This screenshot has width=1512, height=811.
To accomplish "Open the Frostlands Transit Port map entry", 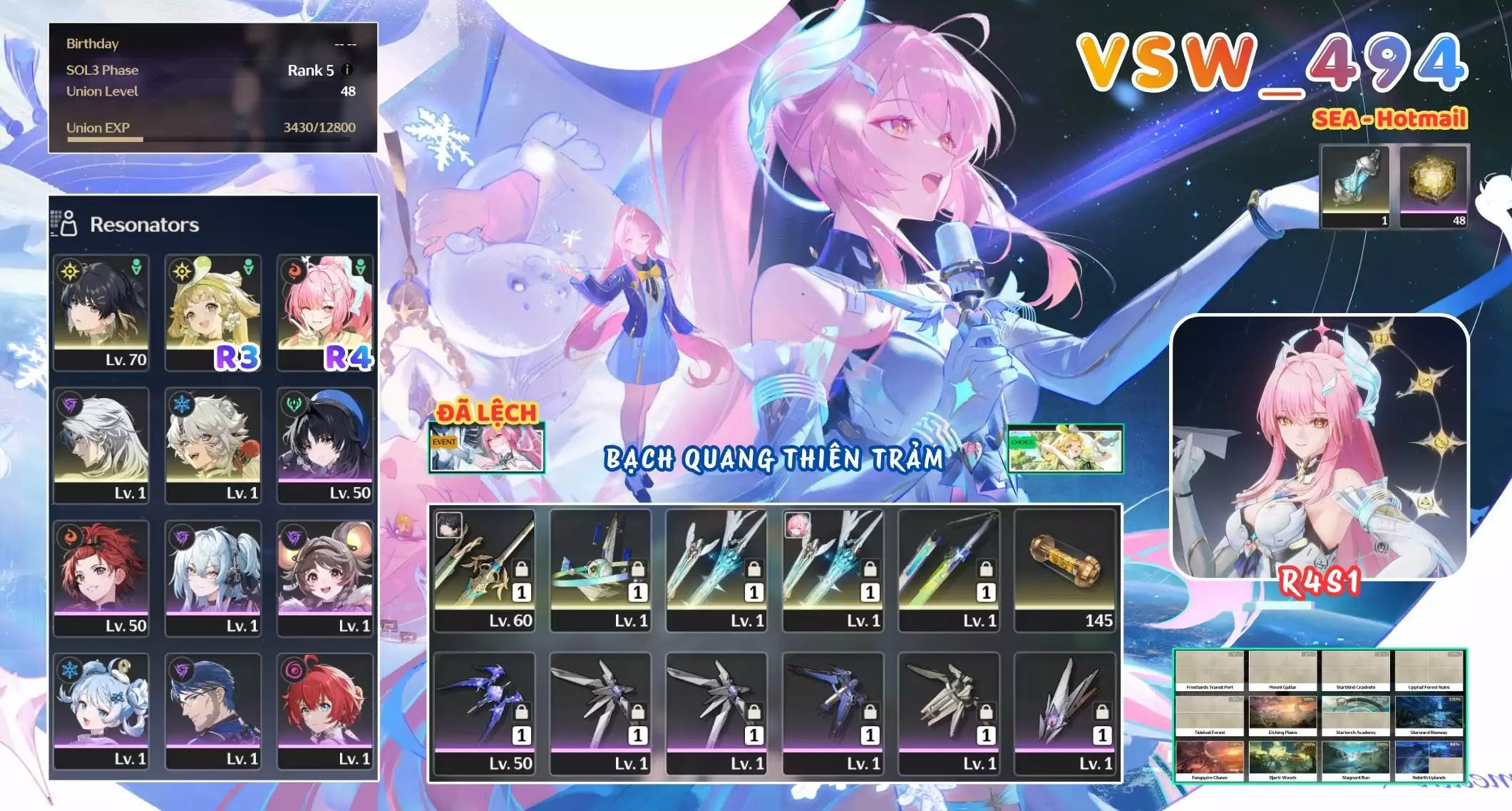I will (x=1210, y=670).
